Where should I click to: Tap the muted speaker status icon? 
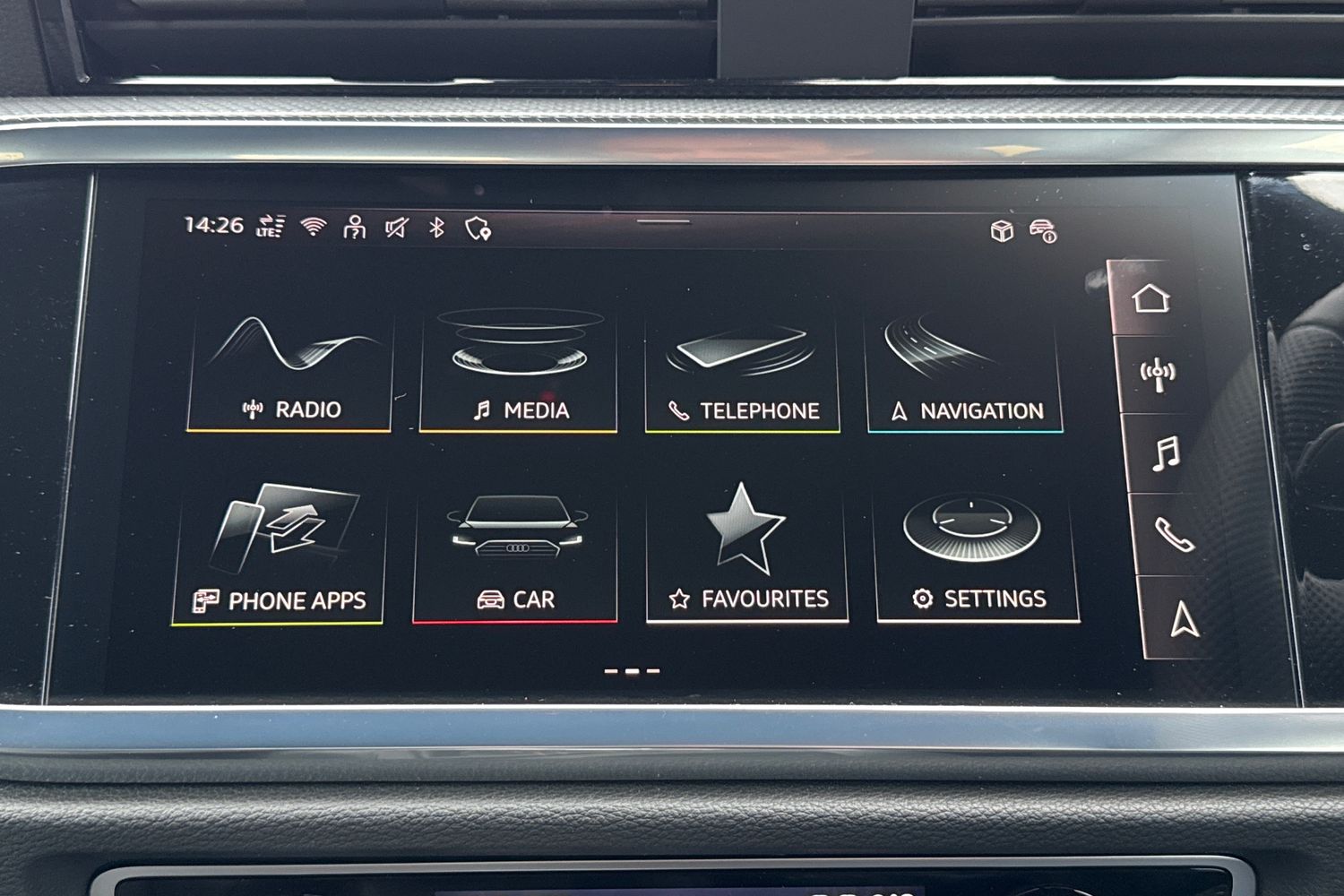(396, 228)
